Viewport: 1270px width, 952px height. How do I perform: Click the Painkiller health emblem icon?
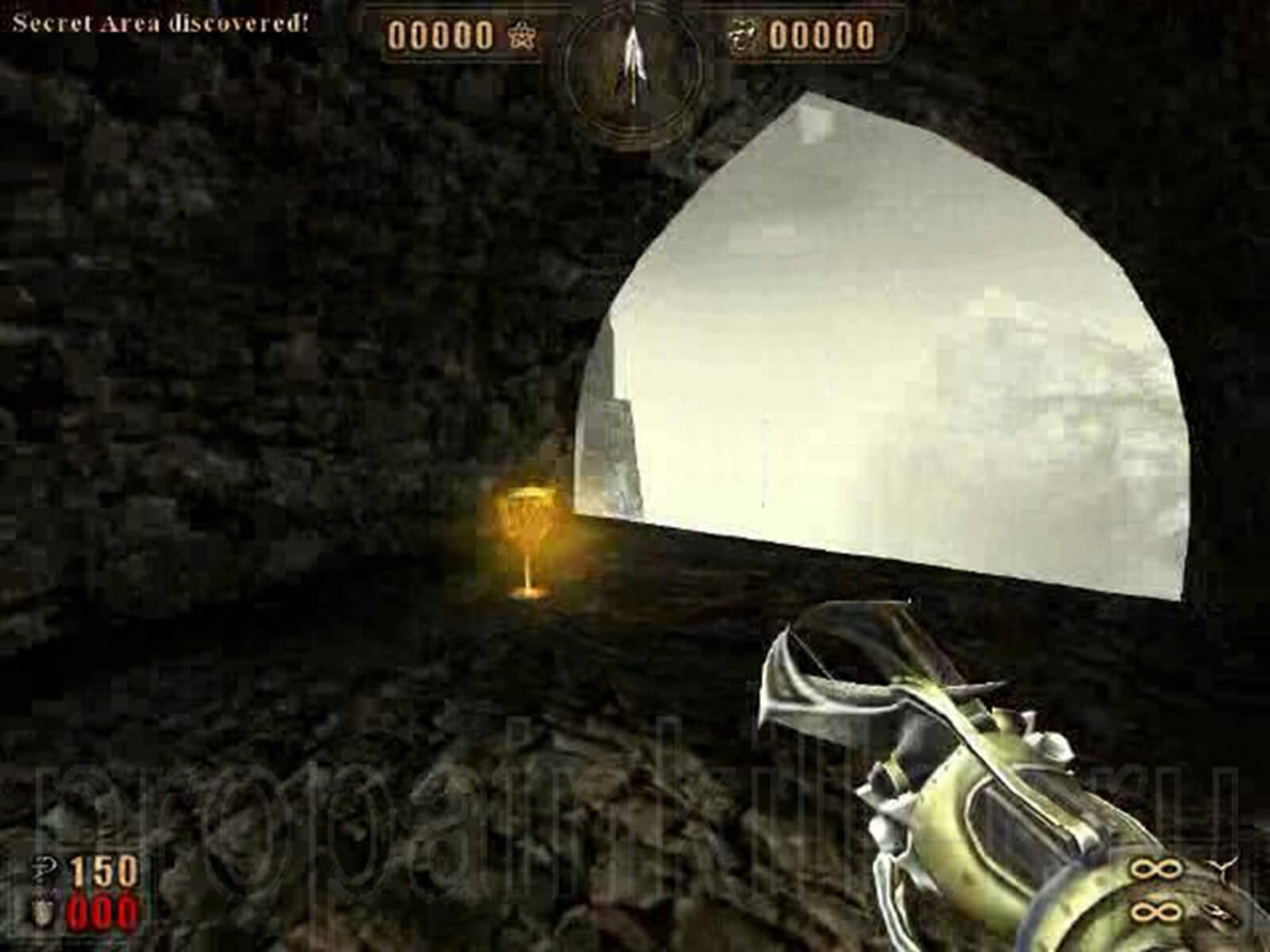click(x=44, y=867)
